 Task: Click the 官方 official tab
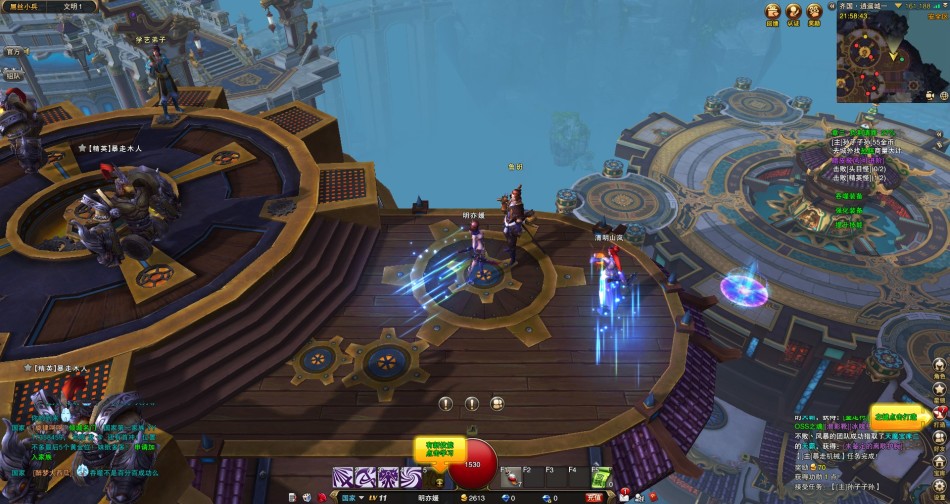click(x=13, y=50)
